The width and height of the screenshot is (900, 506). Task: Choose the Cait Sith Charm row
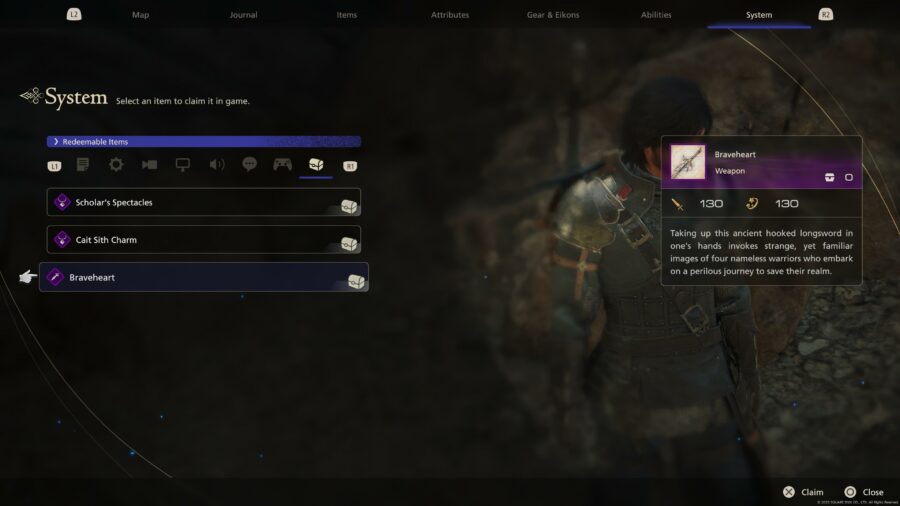click(204, 240)
